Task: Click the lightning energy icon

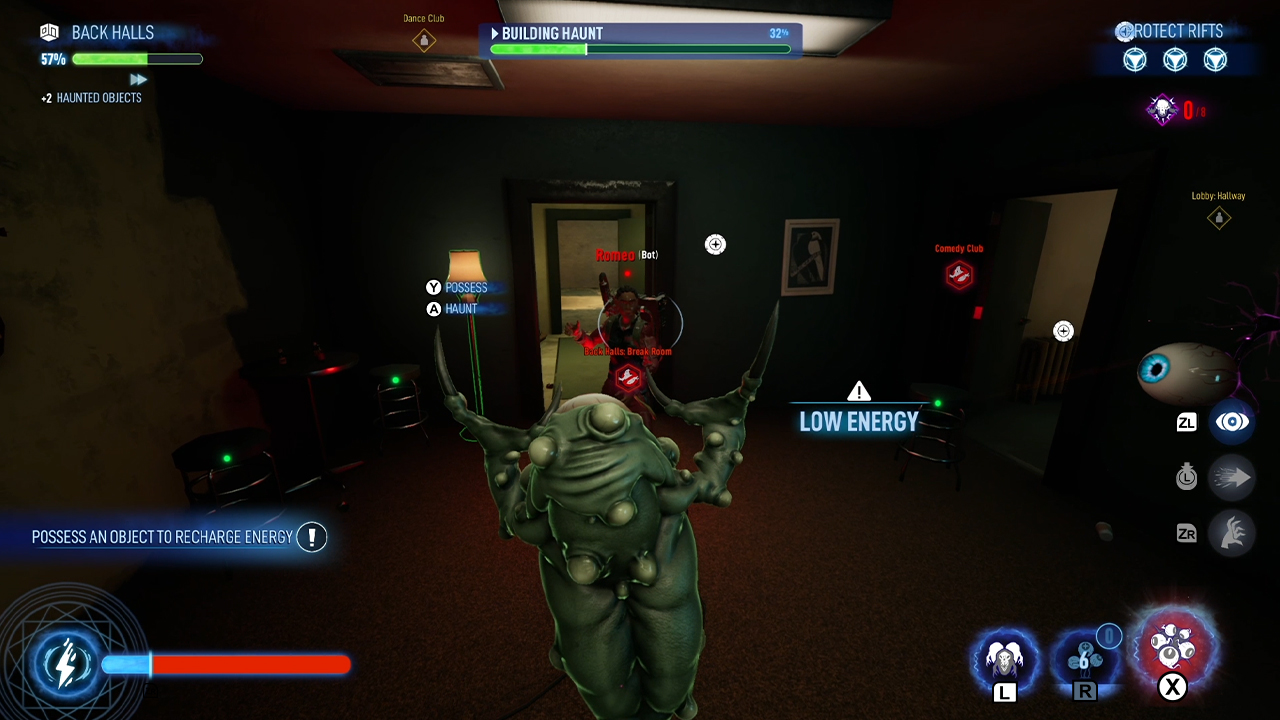Action: 66,663
